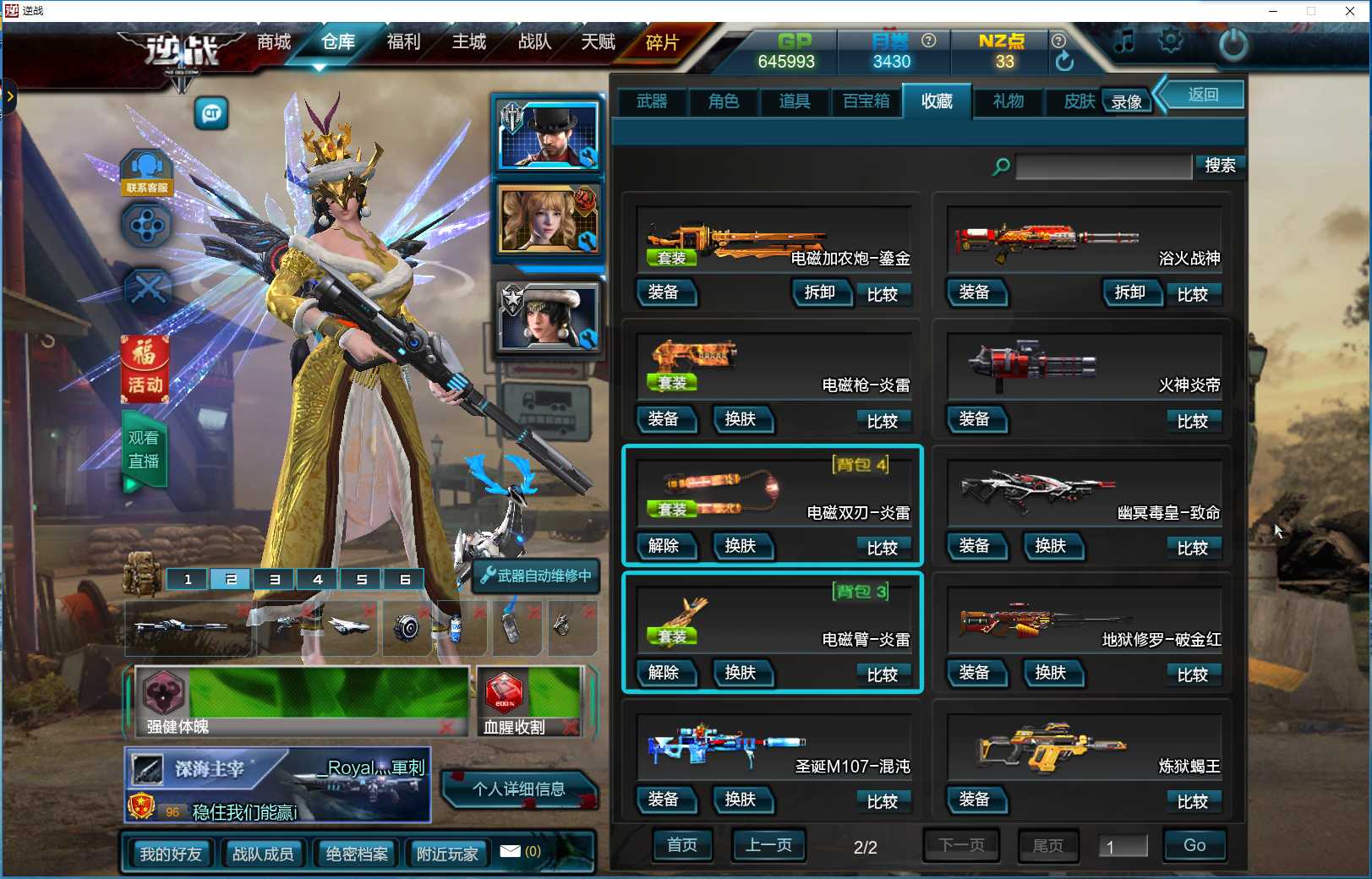The image size is (1372, 879).
Task: Select the 百宝箱 treasure box tab
Action: pos(866,101)
